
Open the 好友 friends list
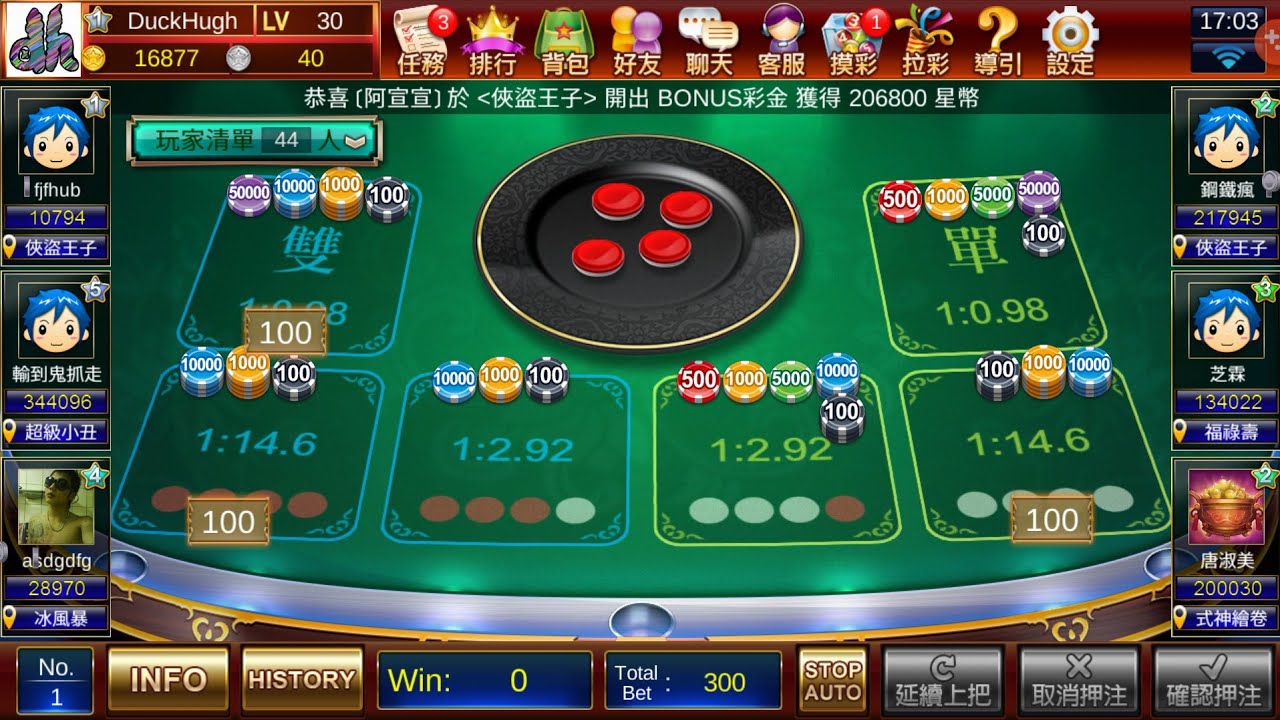[637, 41]
